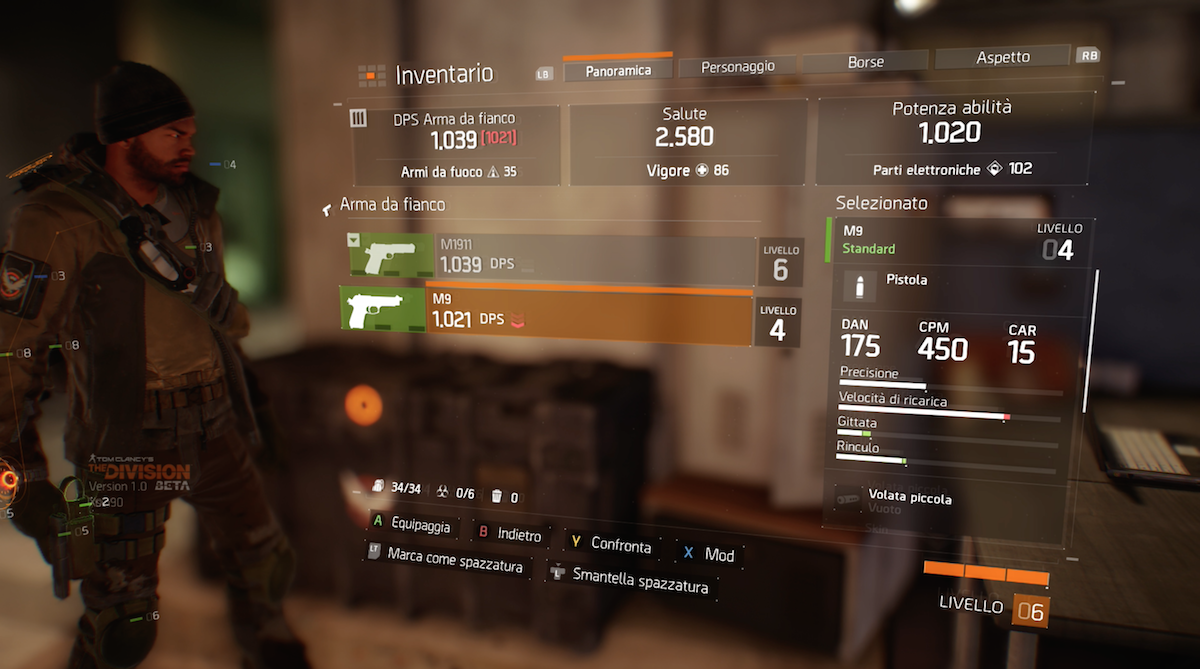Go back with Indietro
The height and width of the screenshot is (669, 1200).
coord(510,535)
